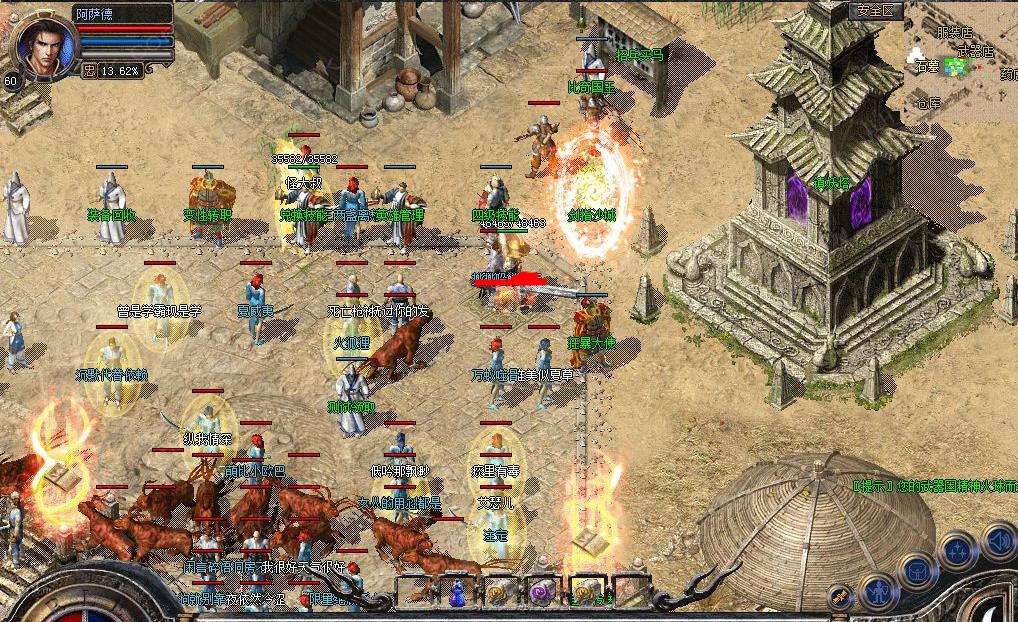The height and width of the screenshot is (622, 1018).
Task: Use the blue potion in the hotbar
Action: pos(457,593)
